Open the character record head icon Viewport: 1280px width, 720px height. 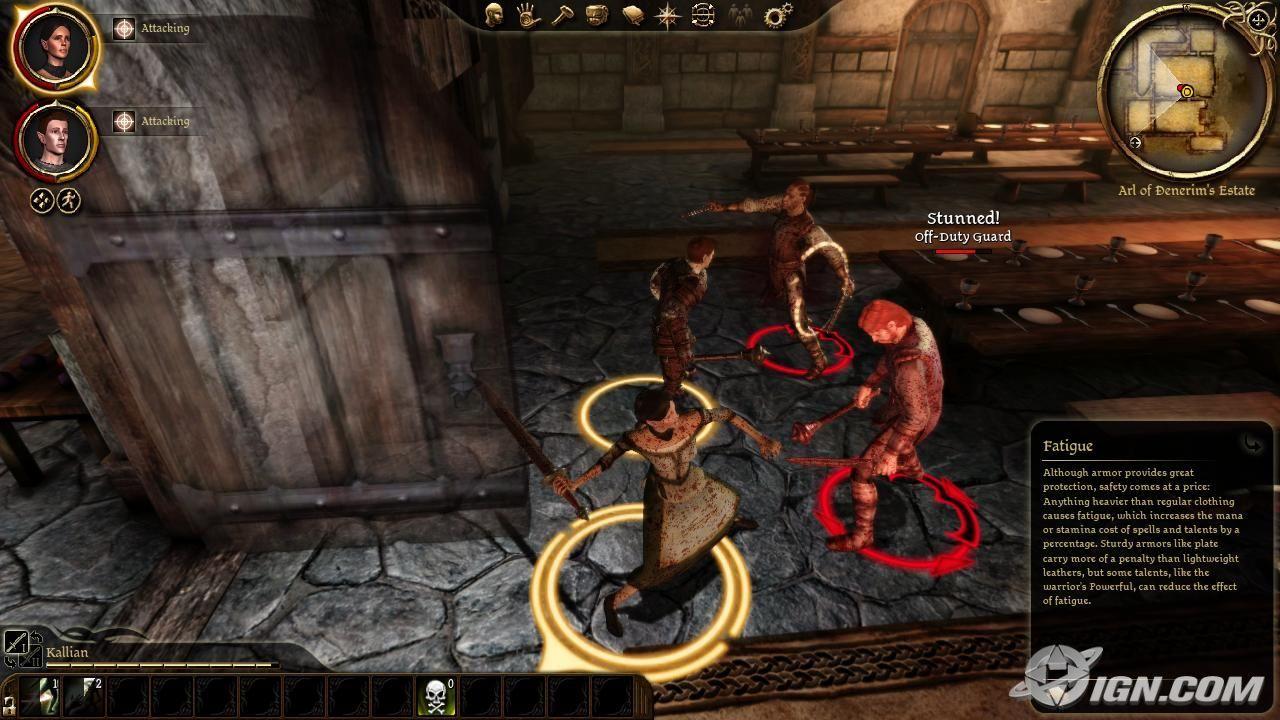pyautogui.click(x=494, y=15)
